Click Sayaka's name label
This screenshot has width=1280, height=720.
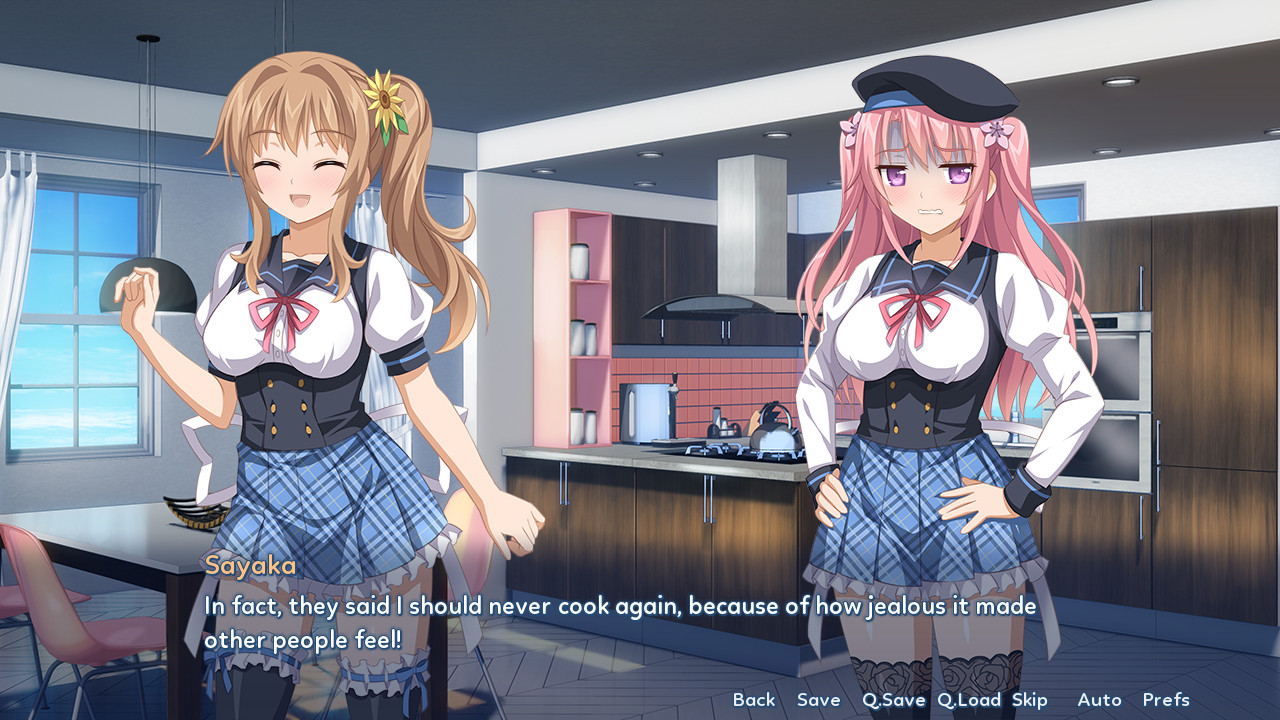point(251,567)
